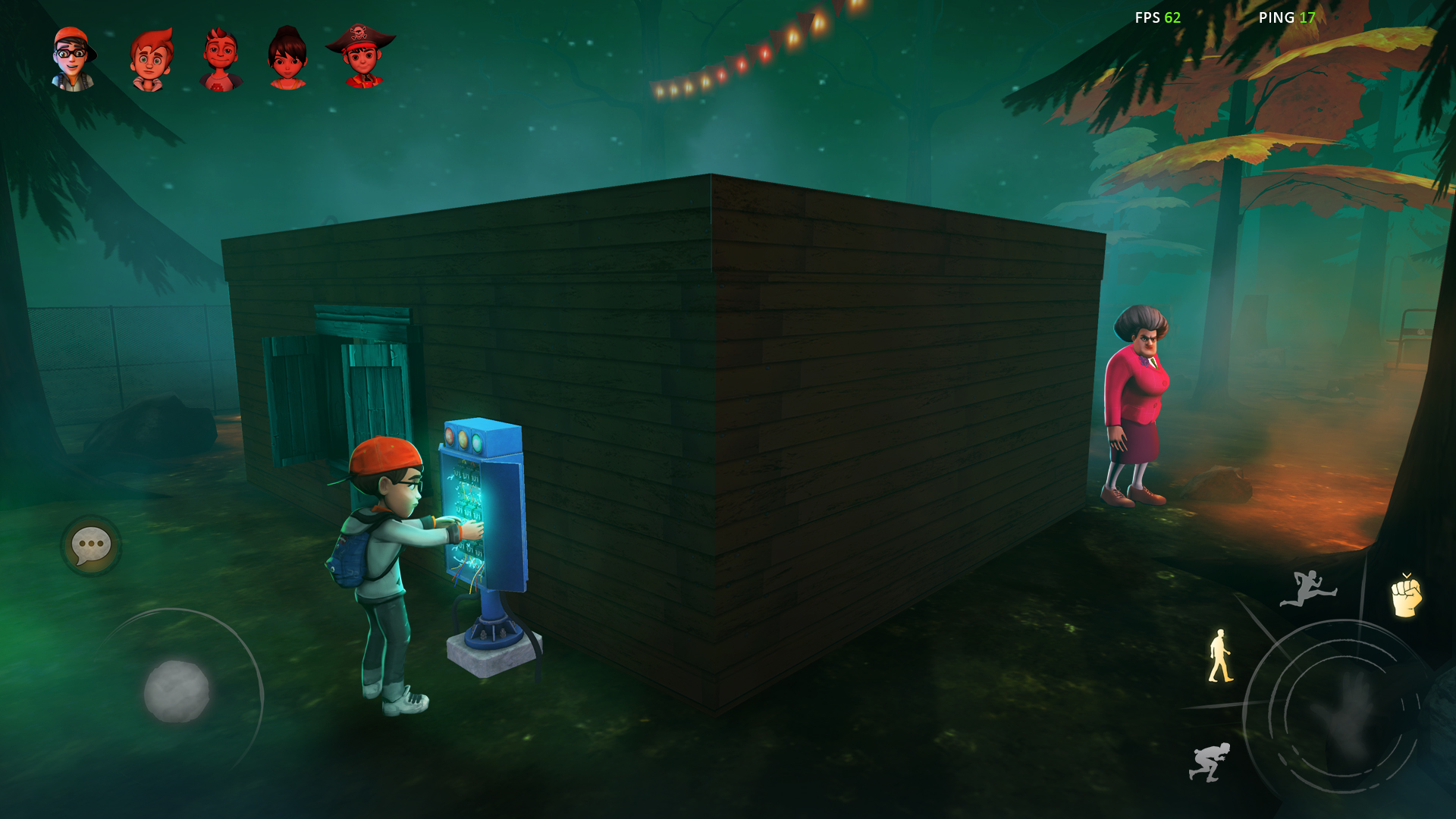Click the PING latency indicator

[1285, 18]
